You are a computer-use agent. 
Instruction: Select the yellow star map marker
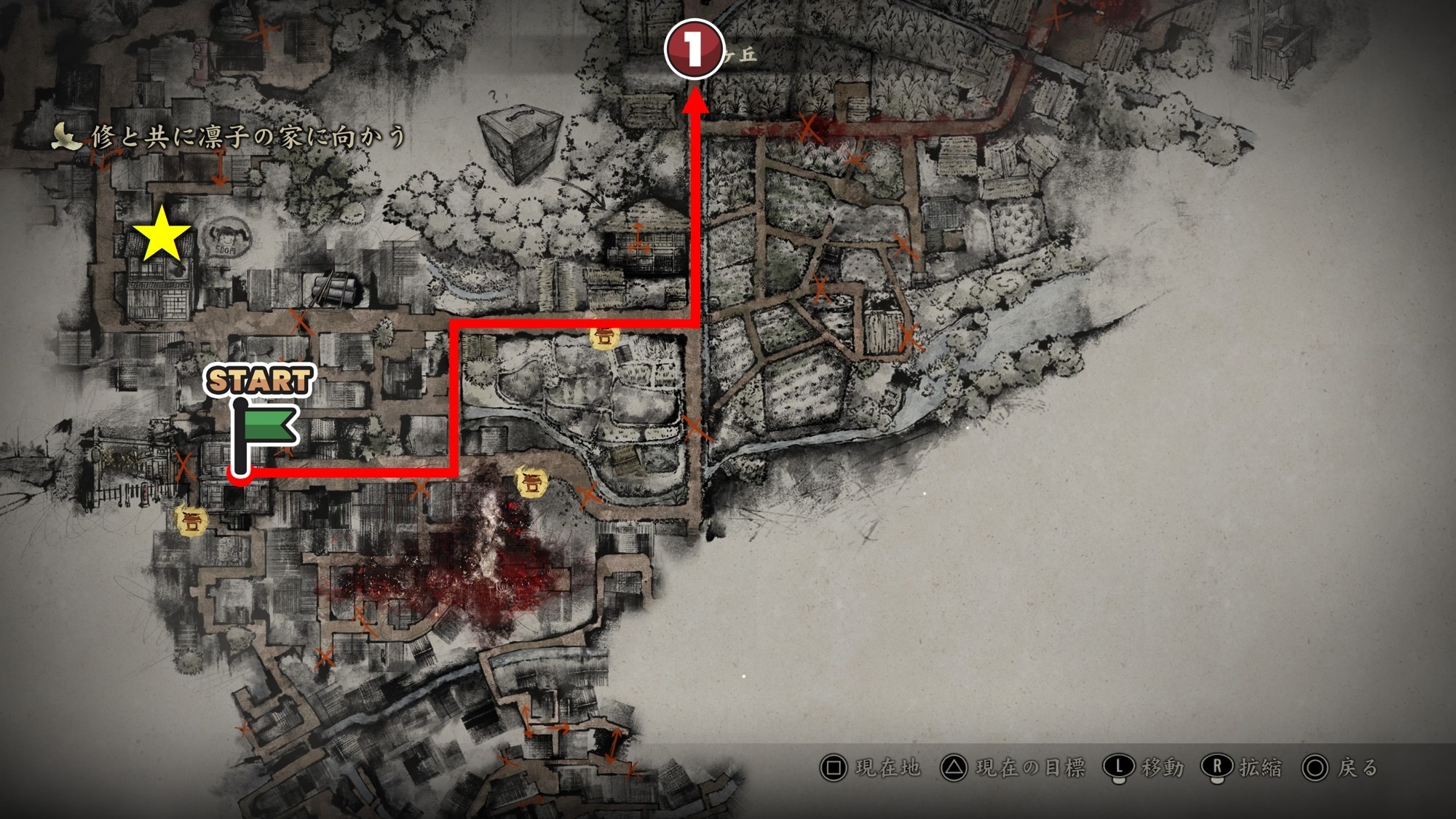pyautogui.click(x=161, y=235)
